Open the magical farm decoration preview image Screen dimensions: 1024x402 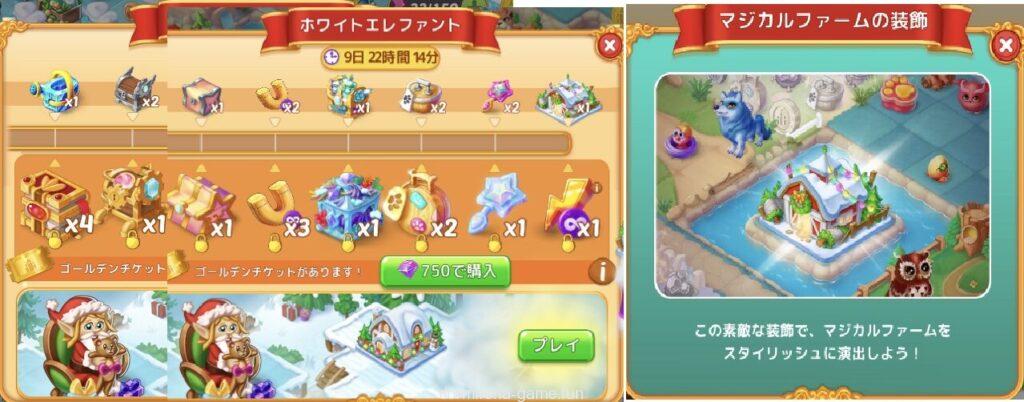822,185
